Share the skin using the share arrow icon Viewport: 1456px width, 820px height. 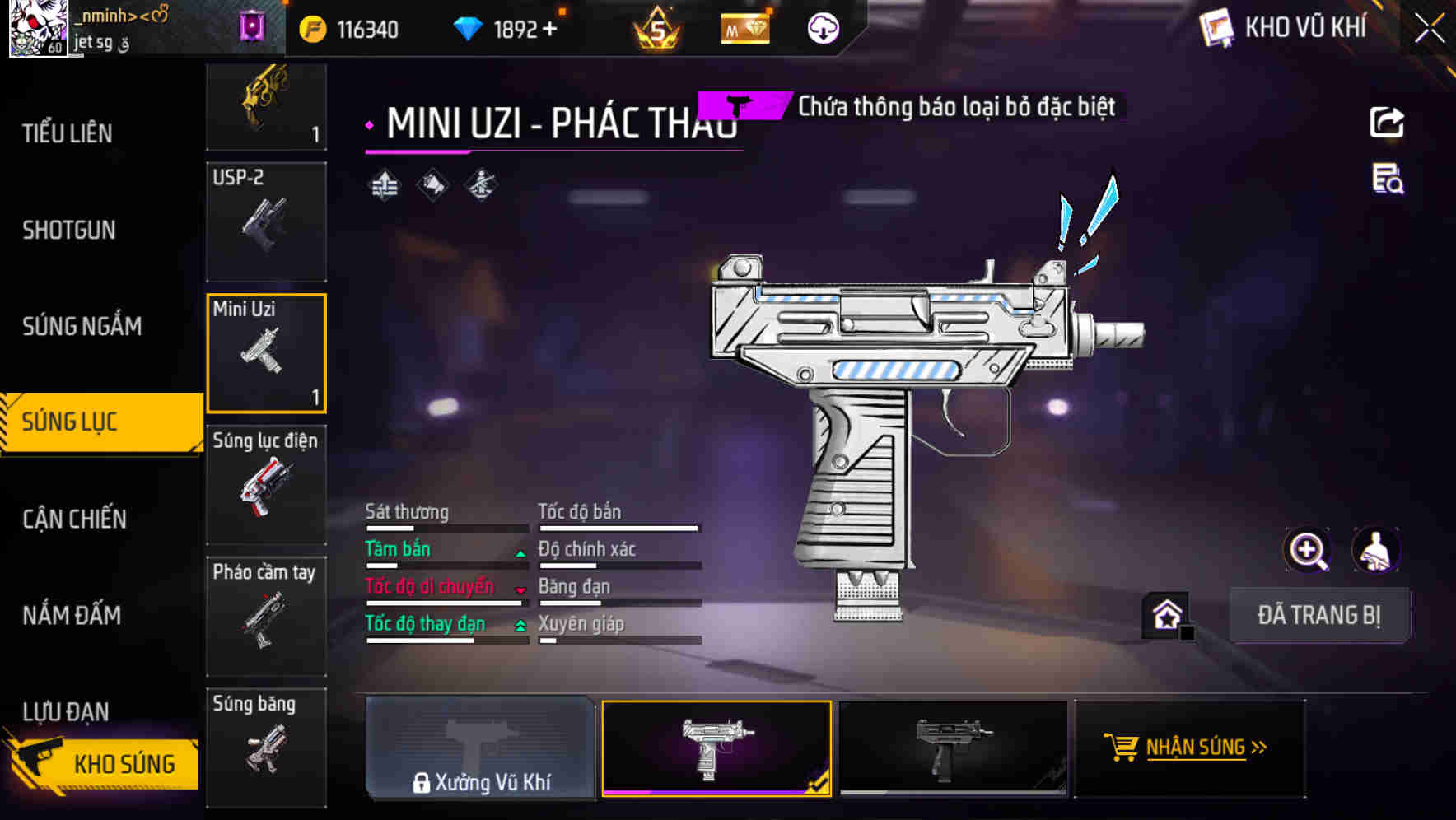point(1388,122)
